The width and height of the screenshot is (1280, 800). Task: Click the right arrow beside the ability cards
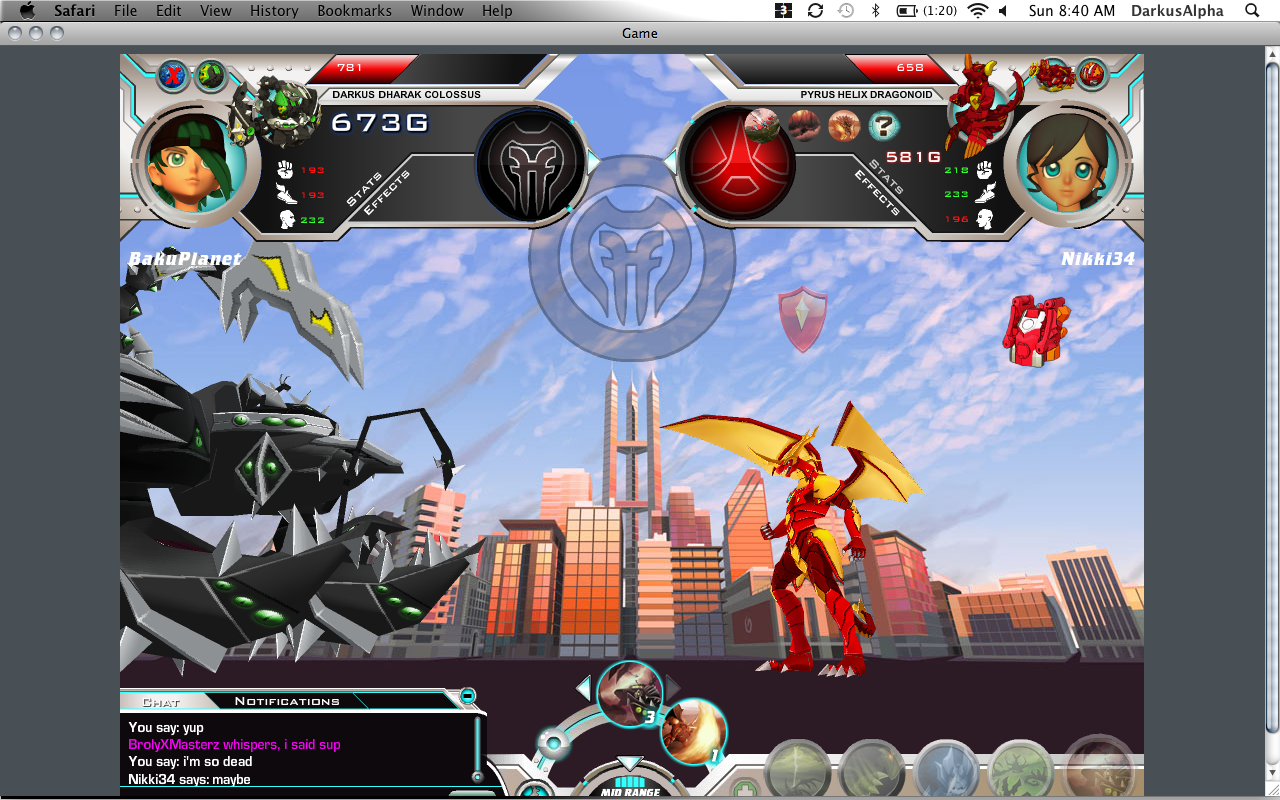pyautogui.click(x=673, y=688)
